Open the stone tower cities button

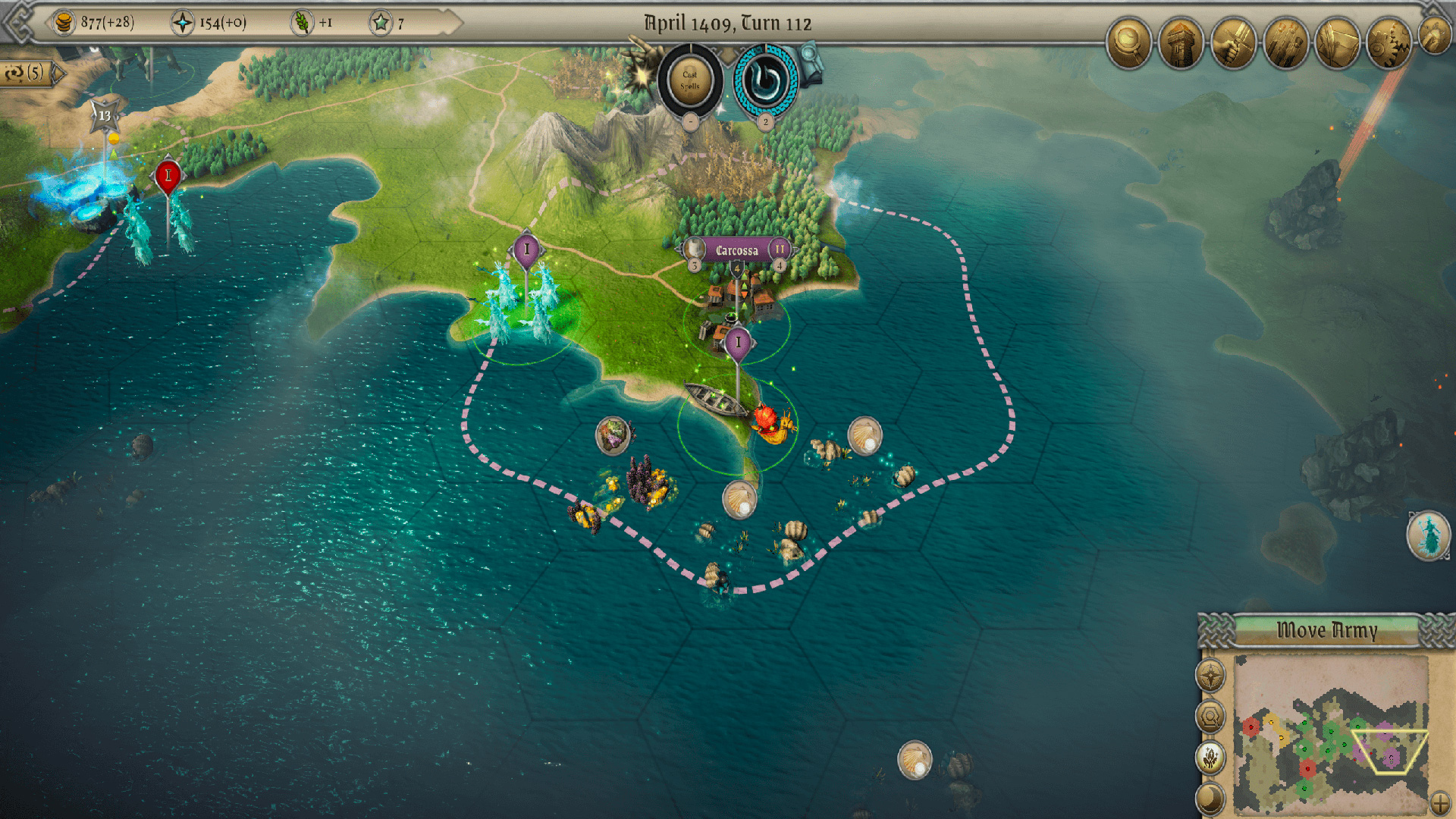pos(1181,42)
